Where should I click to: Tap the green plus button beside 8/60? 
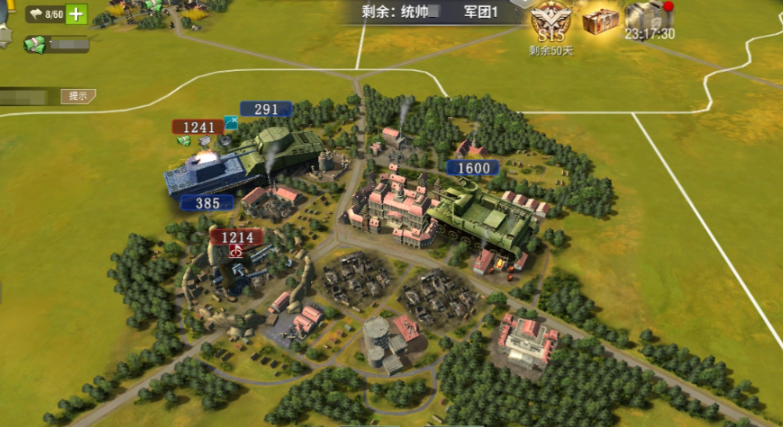coord(76,15)
